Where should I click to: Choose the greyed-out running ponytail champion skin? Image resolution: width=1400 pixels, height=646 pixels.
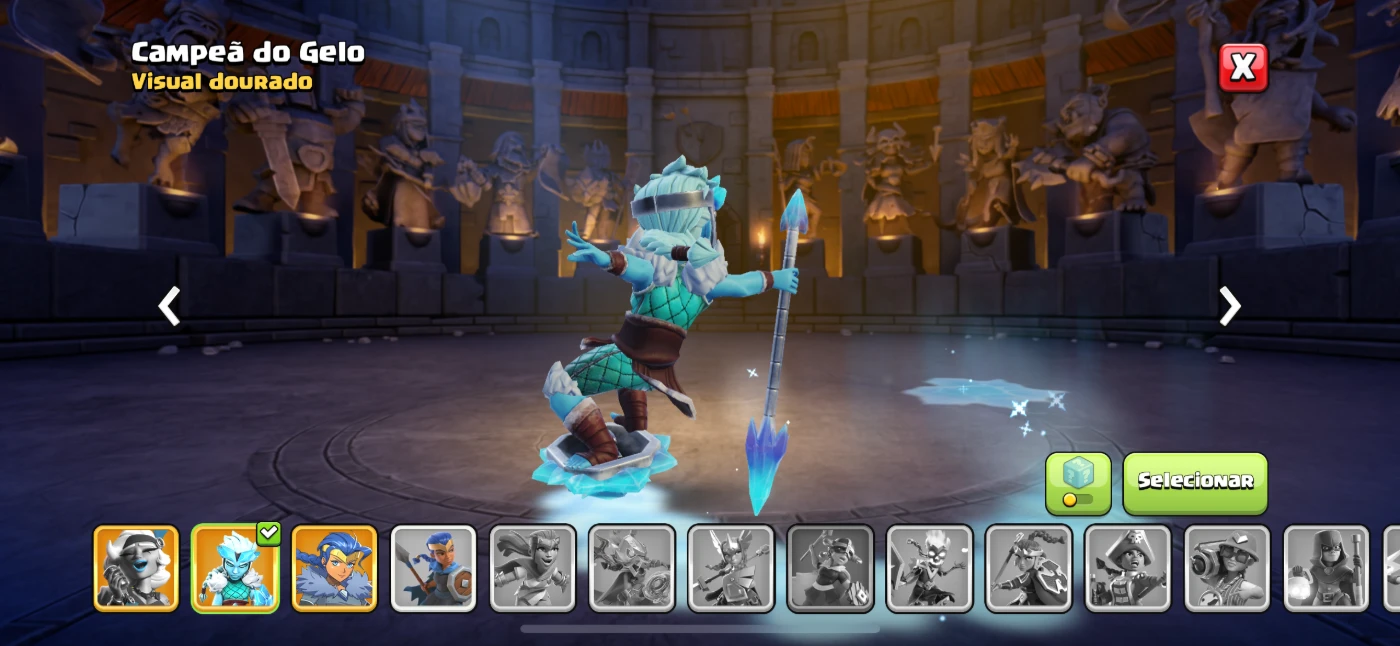point(532,567)
